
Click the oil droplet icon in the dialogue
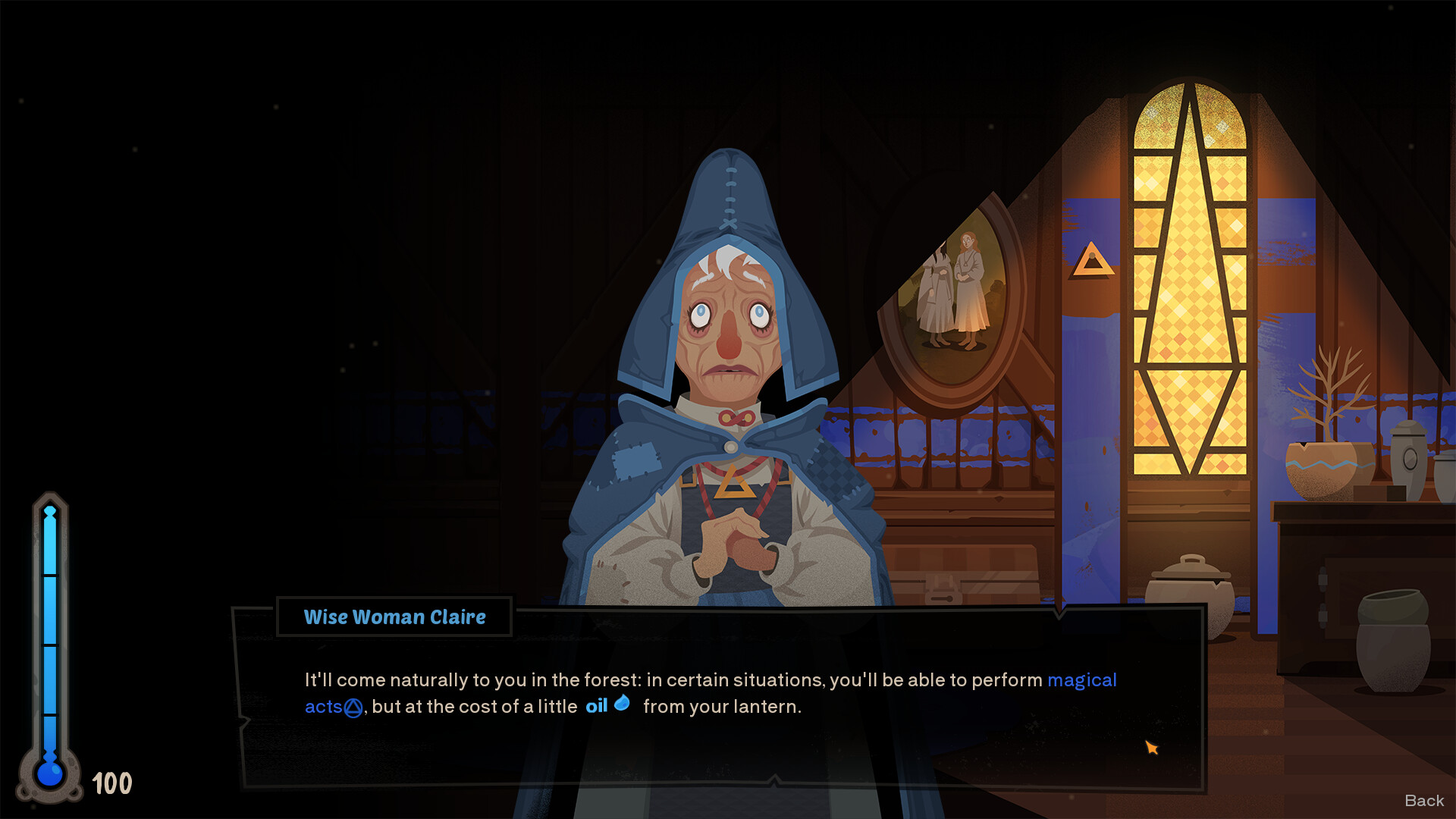point(623,704)
